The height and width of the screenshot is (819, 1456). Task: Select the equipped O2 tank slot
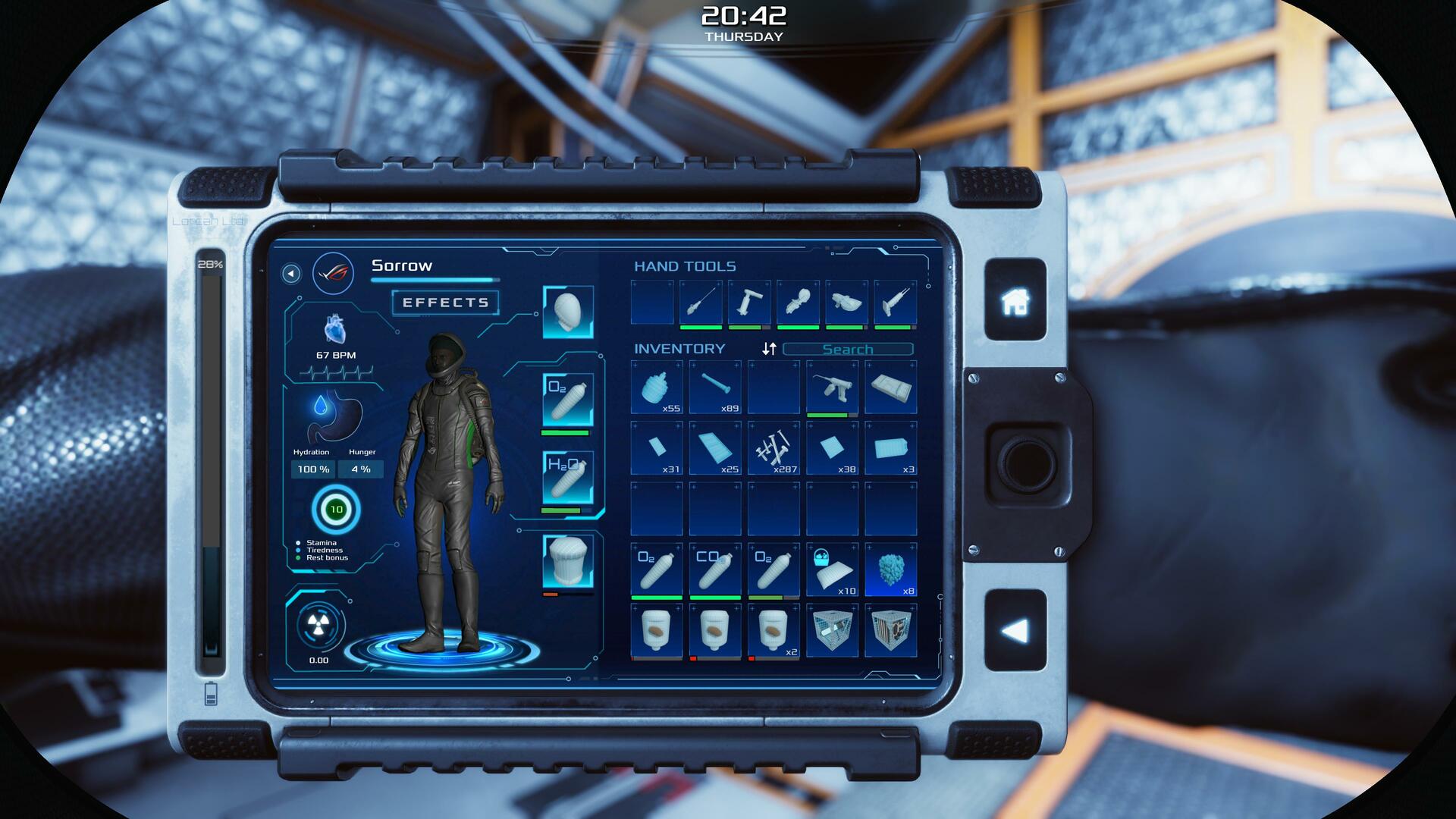point(568,400)
